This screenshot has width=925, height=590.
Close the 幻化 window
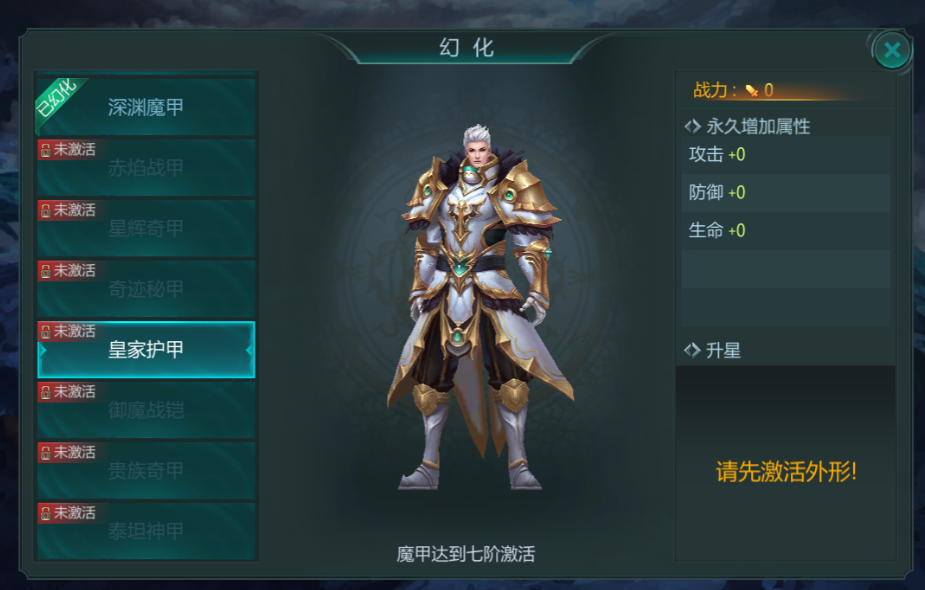point(892,49)
